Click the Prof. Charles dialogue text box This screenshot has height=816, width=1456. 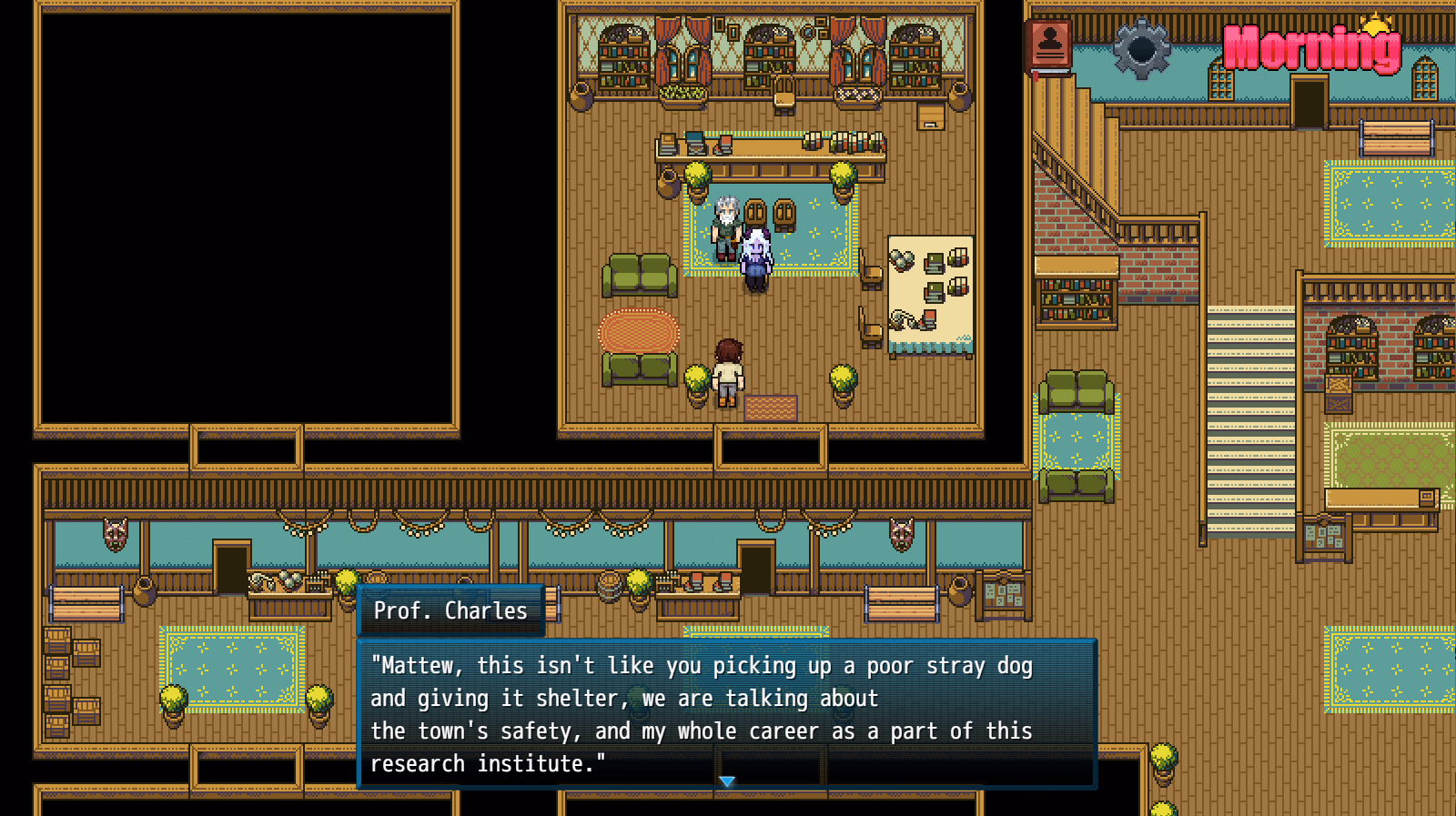click(x=727, y=713)
